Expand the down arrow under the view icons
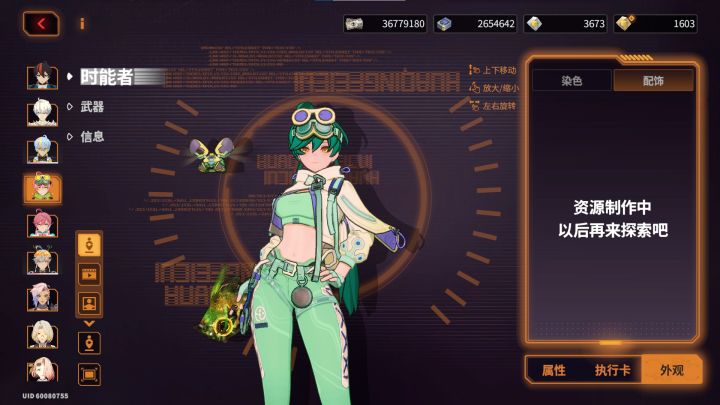The image size is (720, 405). (x=89, y=323)
